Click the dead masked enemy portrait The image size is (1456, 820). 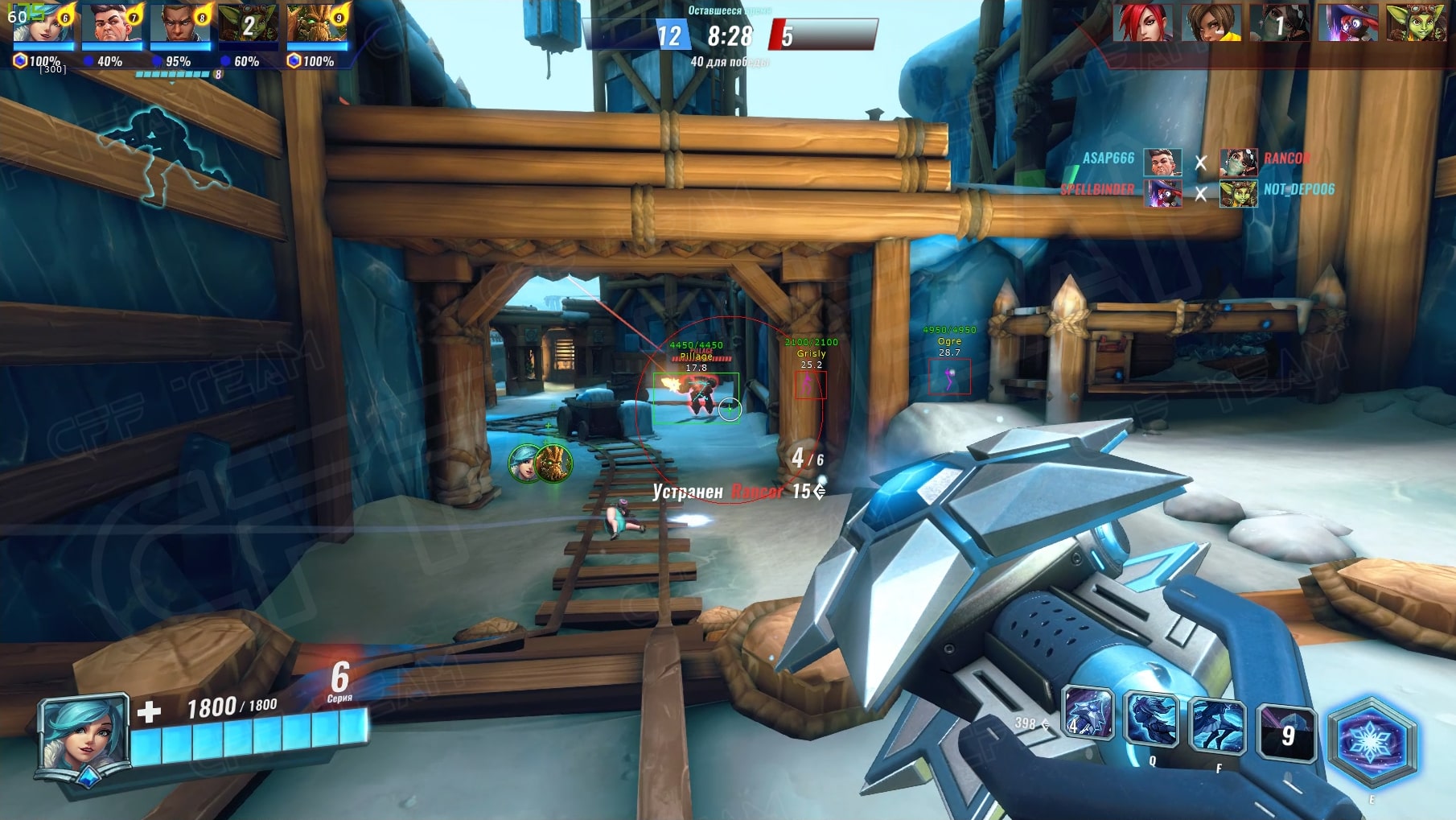(1280, 23)
